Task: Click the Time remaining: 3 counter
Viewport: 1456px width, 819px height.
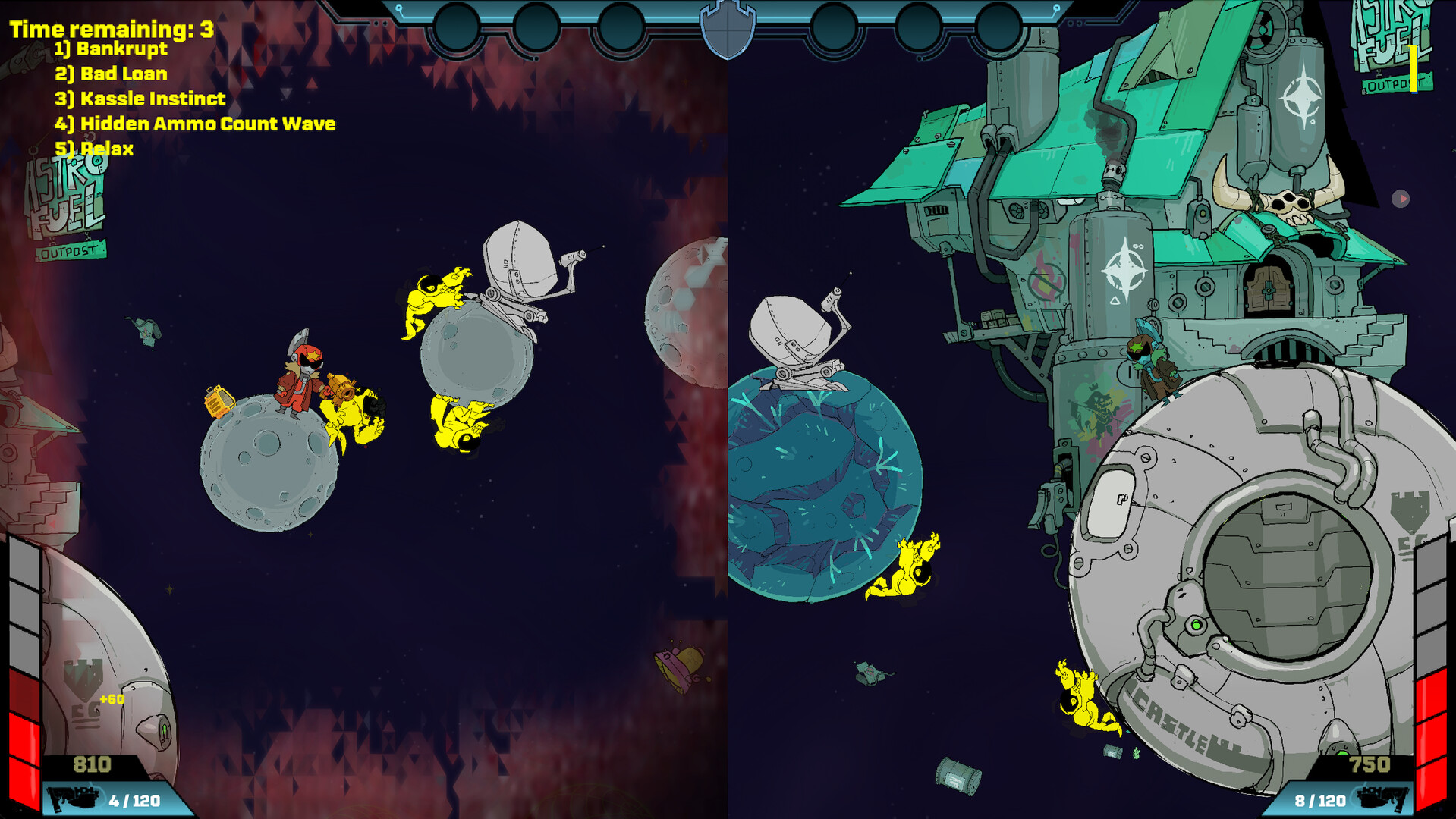Action: pos(109,29)
